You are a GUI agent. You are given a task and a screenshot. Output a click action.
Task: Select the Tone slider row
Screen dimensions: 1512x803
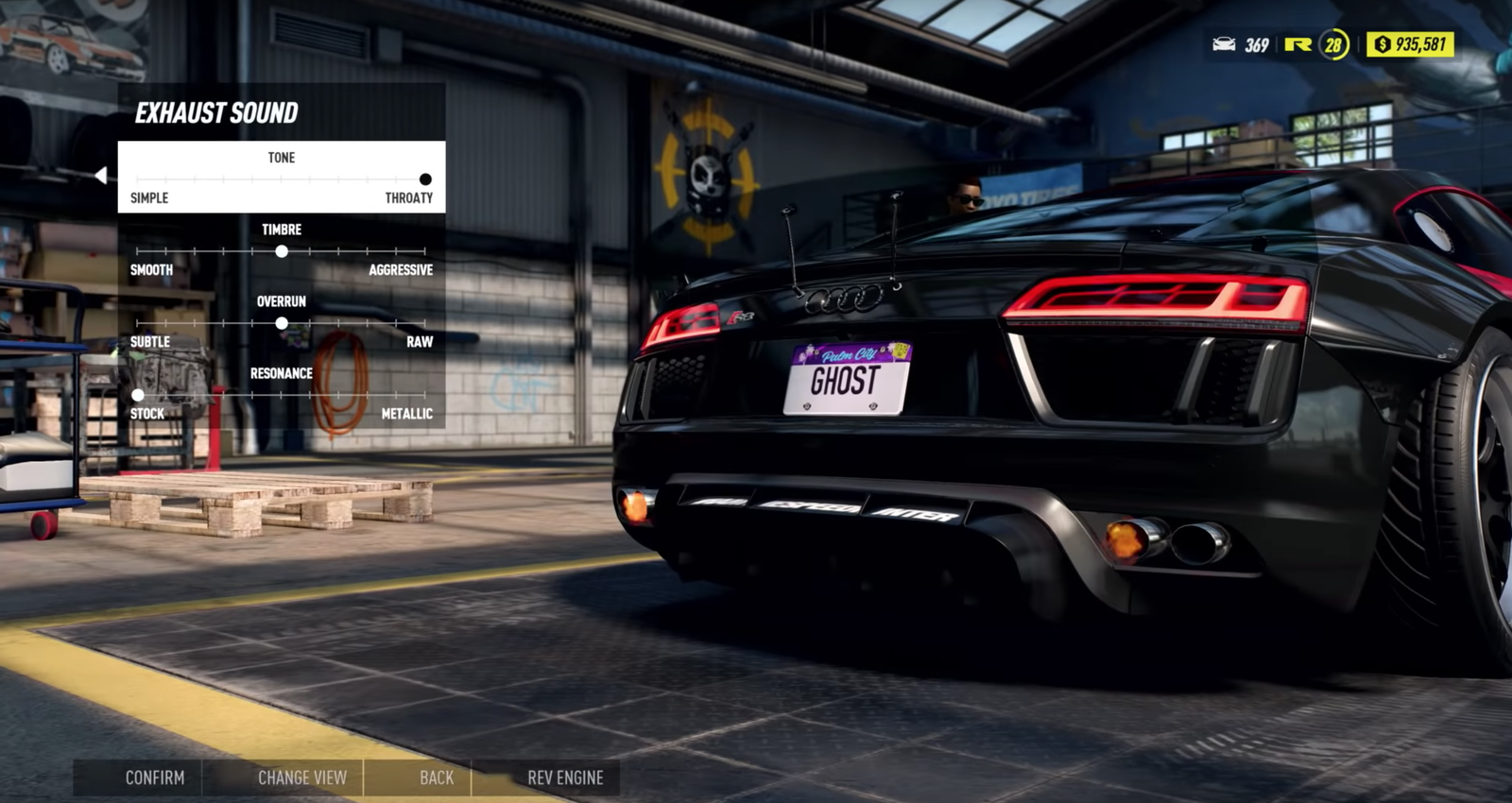click(281, 177)
